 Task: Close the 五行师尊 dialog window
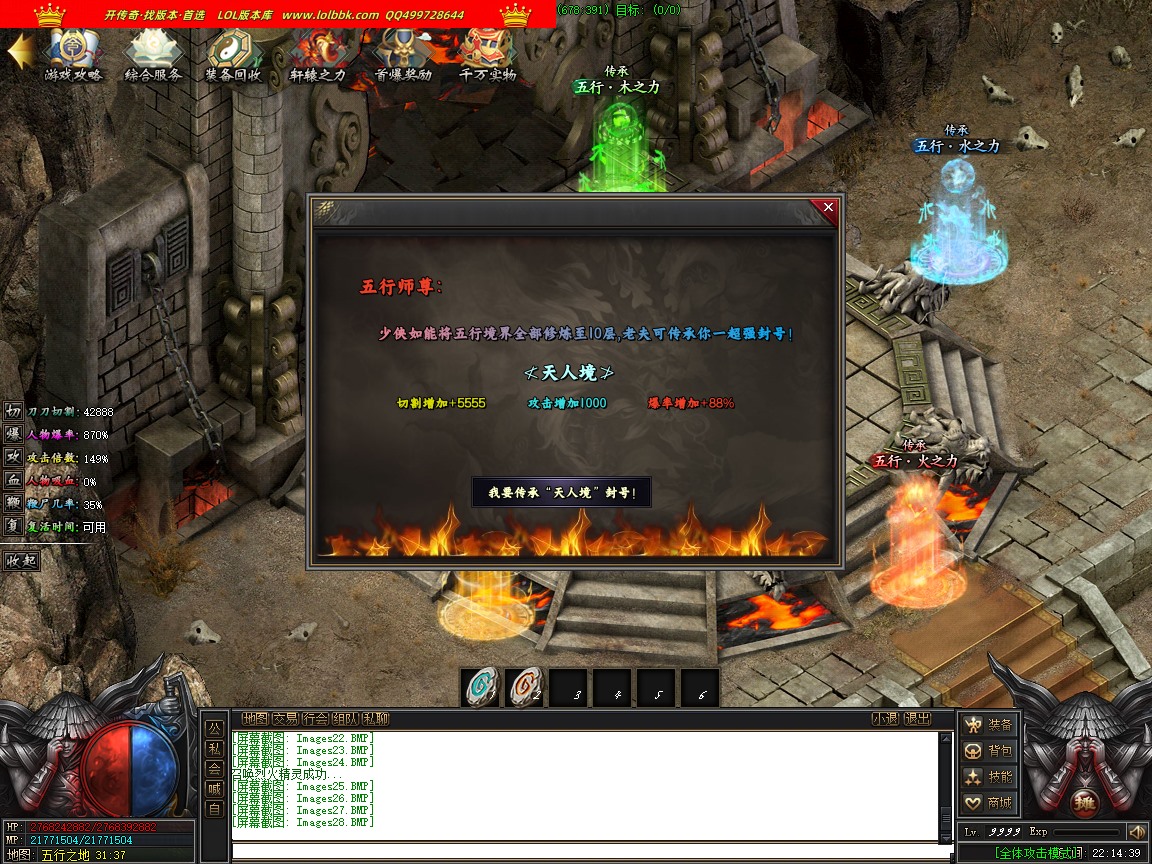tap(827, 207)
